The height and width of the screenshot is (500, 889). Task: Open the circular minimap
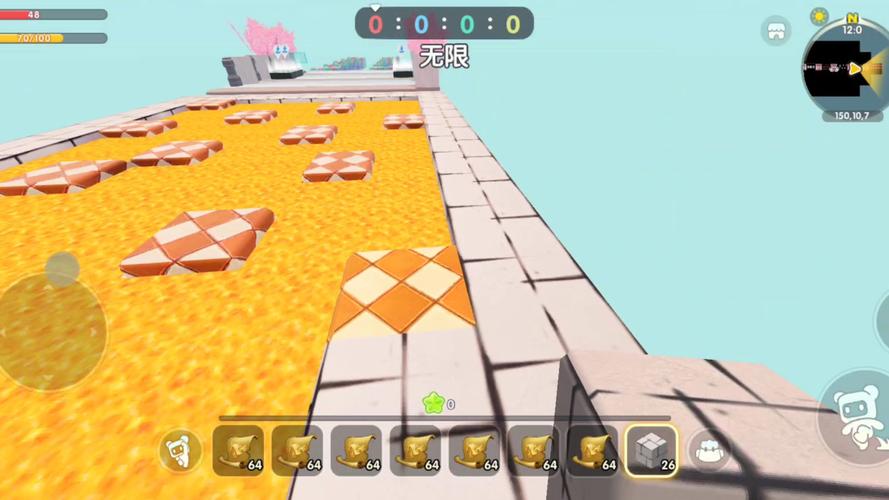pos(848,68)
